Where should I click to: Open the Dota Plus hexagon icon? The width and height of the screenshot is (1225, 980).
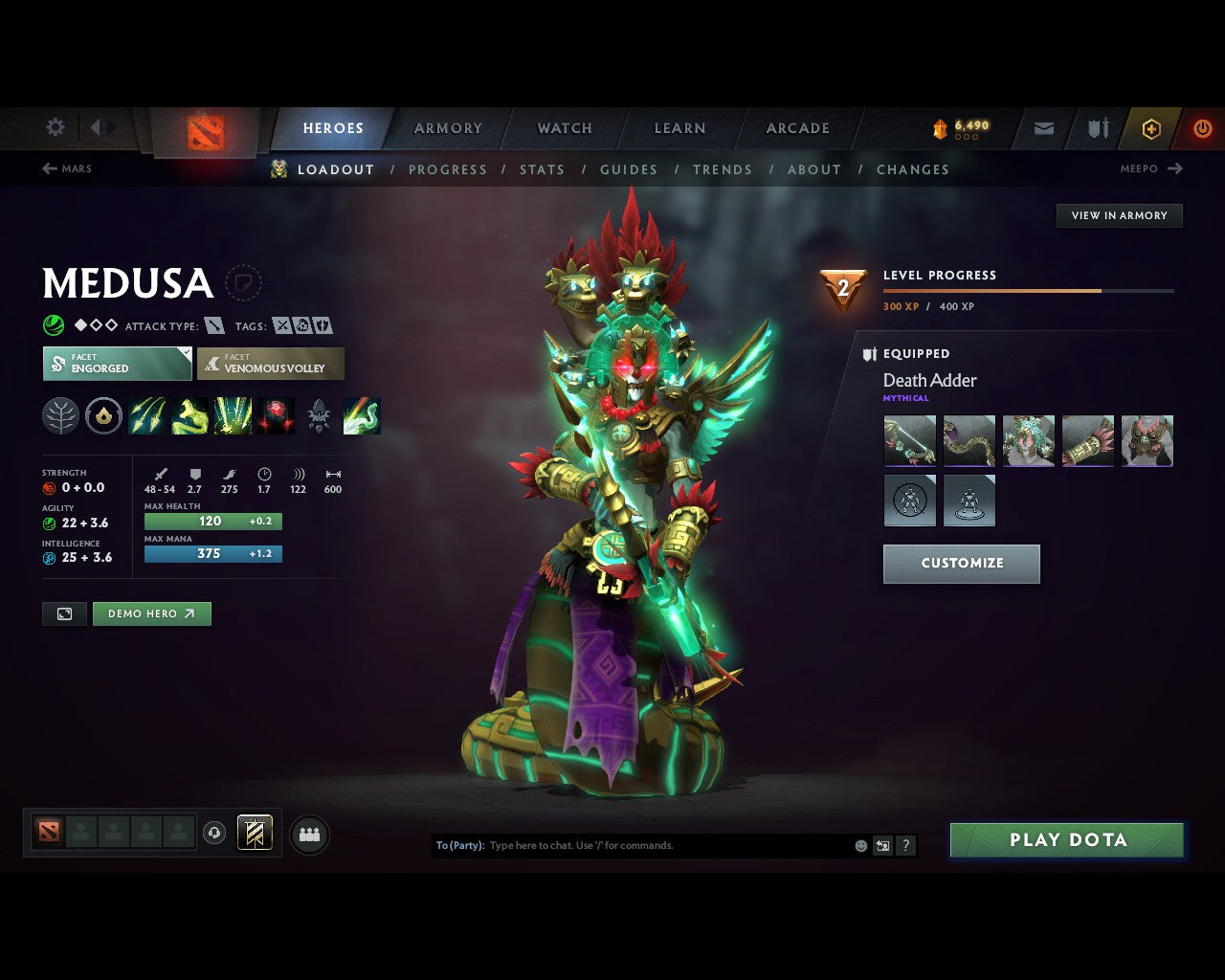(x=1151, y=127)
